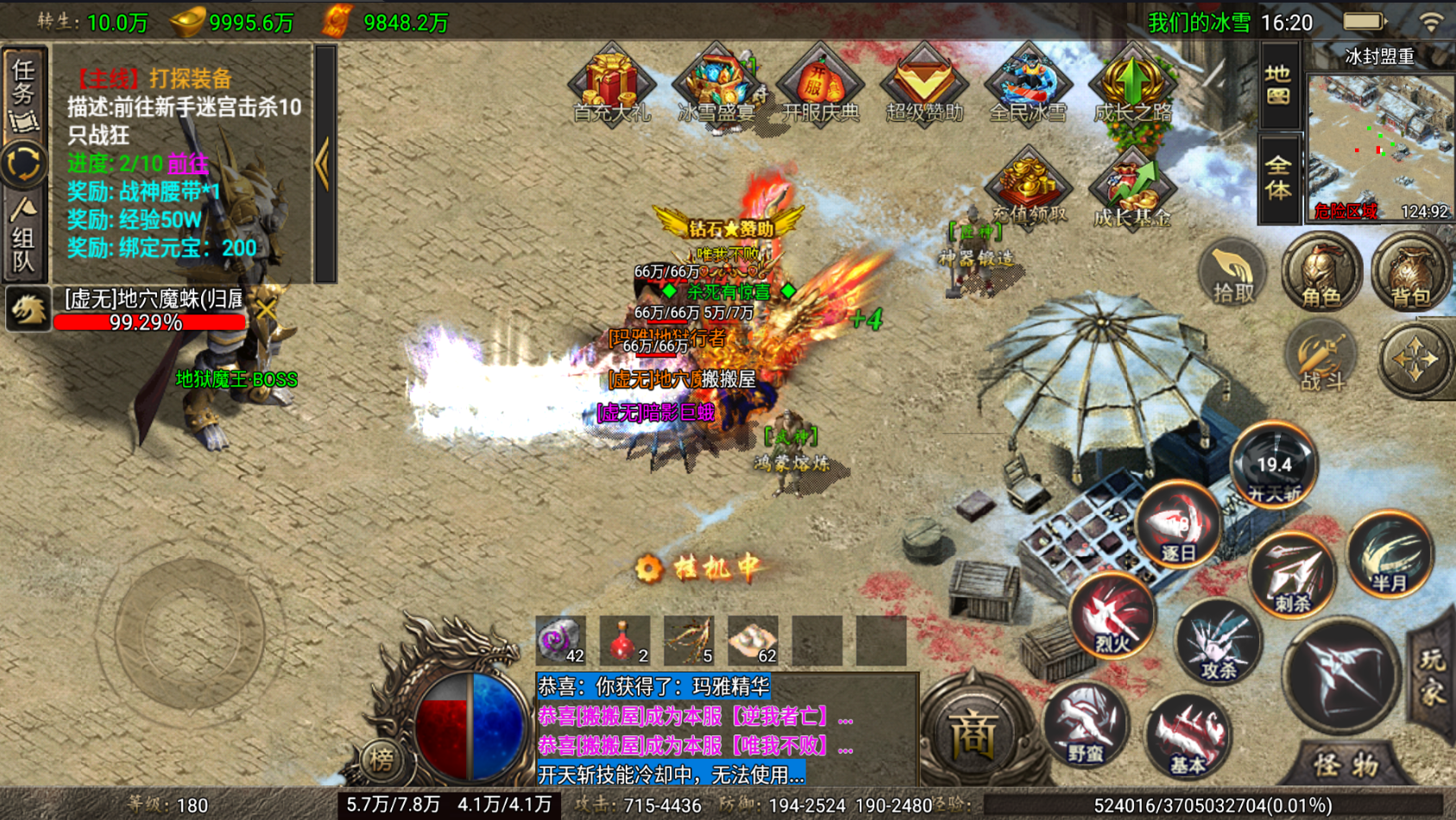Open the 成长基金 growth fund

(1131, 190)
